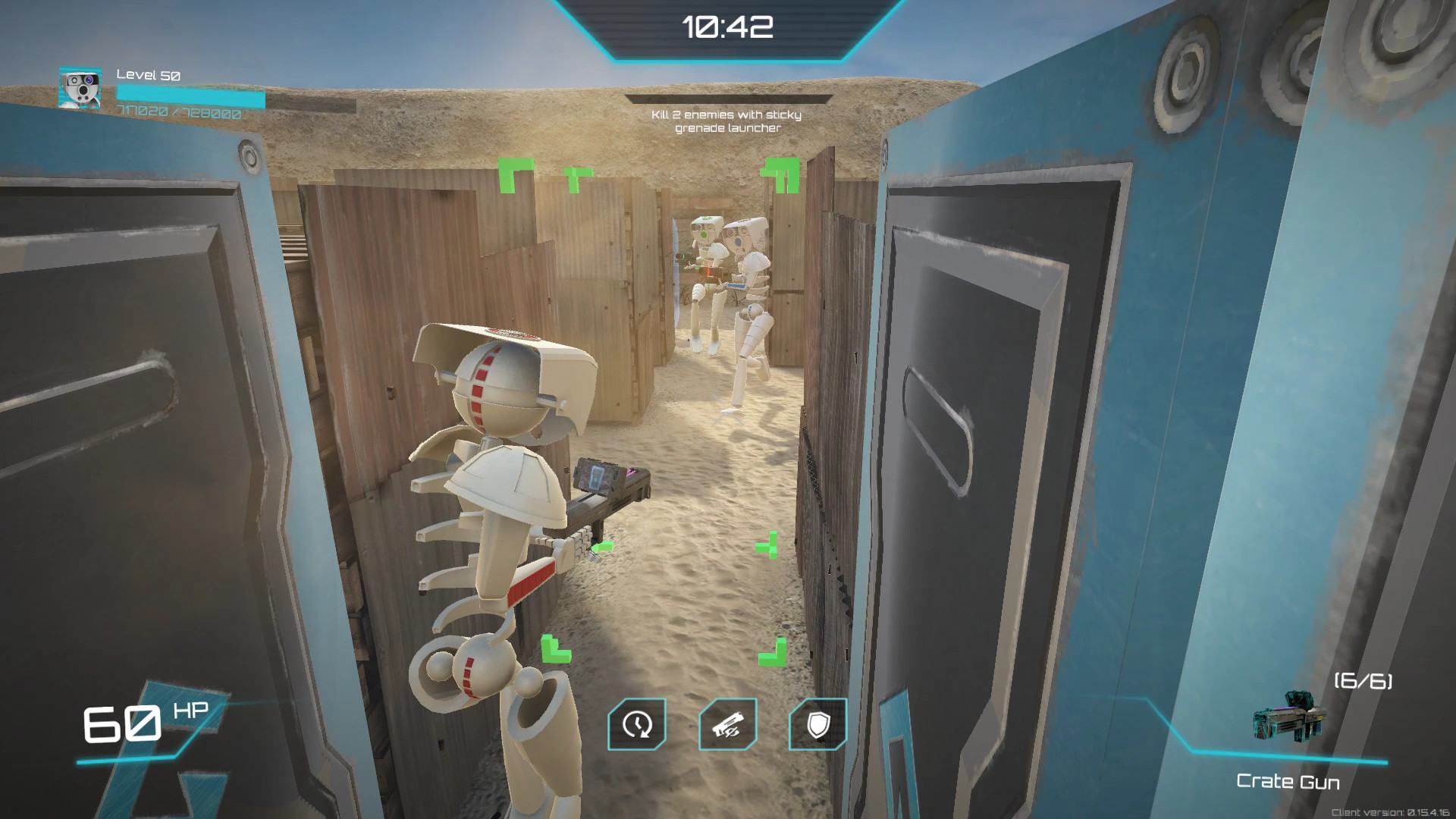The image size is (1456, 819).
Task: Open the sticky grenade launcher kill objective
Action: pyautogui.click(x=726, y=121)
